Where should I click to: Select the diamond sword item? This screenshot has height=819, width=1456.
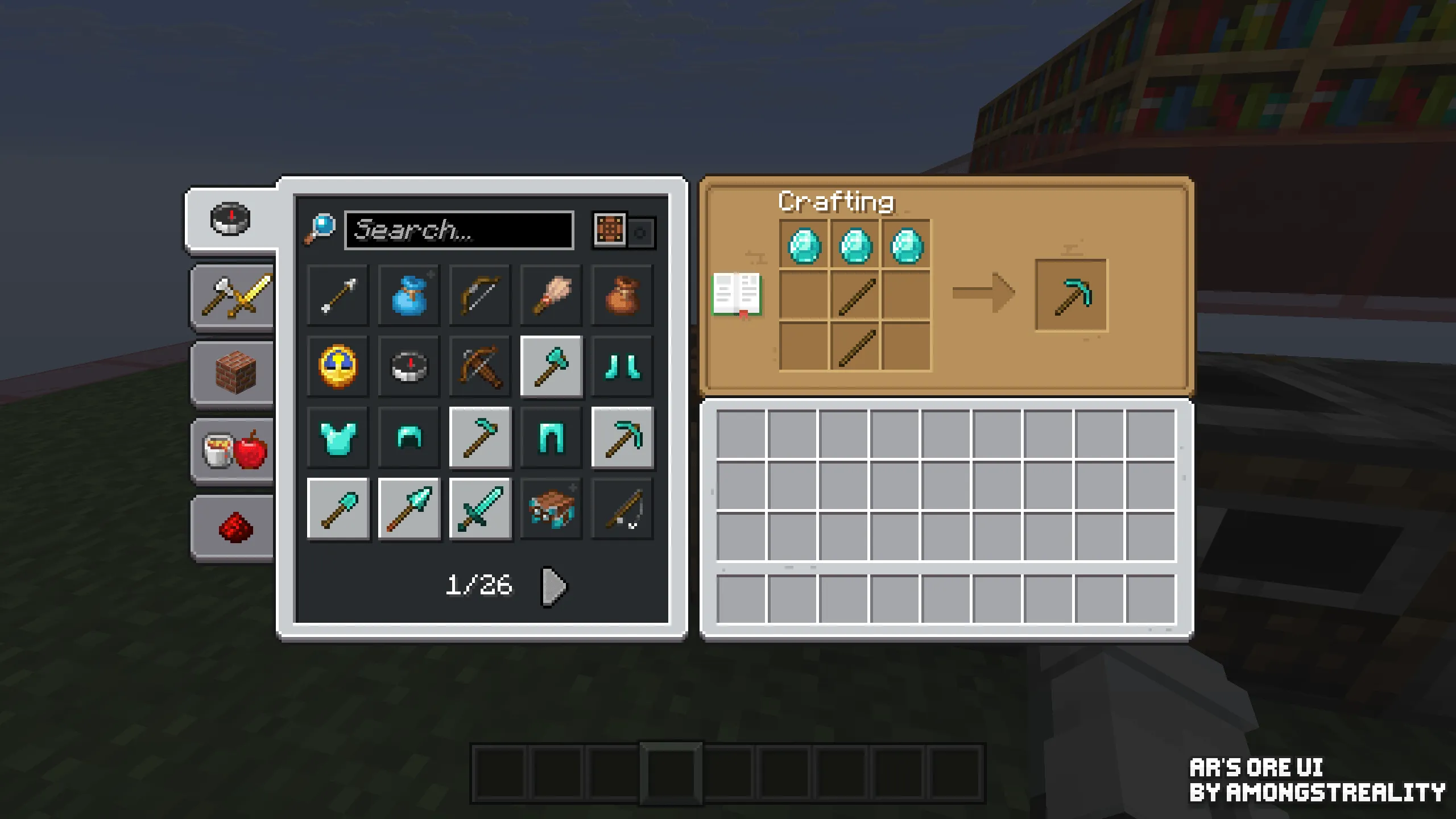click(x=480, y=509)
